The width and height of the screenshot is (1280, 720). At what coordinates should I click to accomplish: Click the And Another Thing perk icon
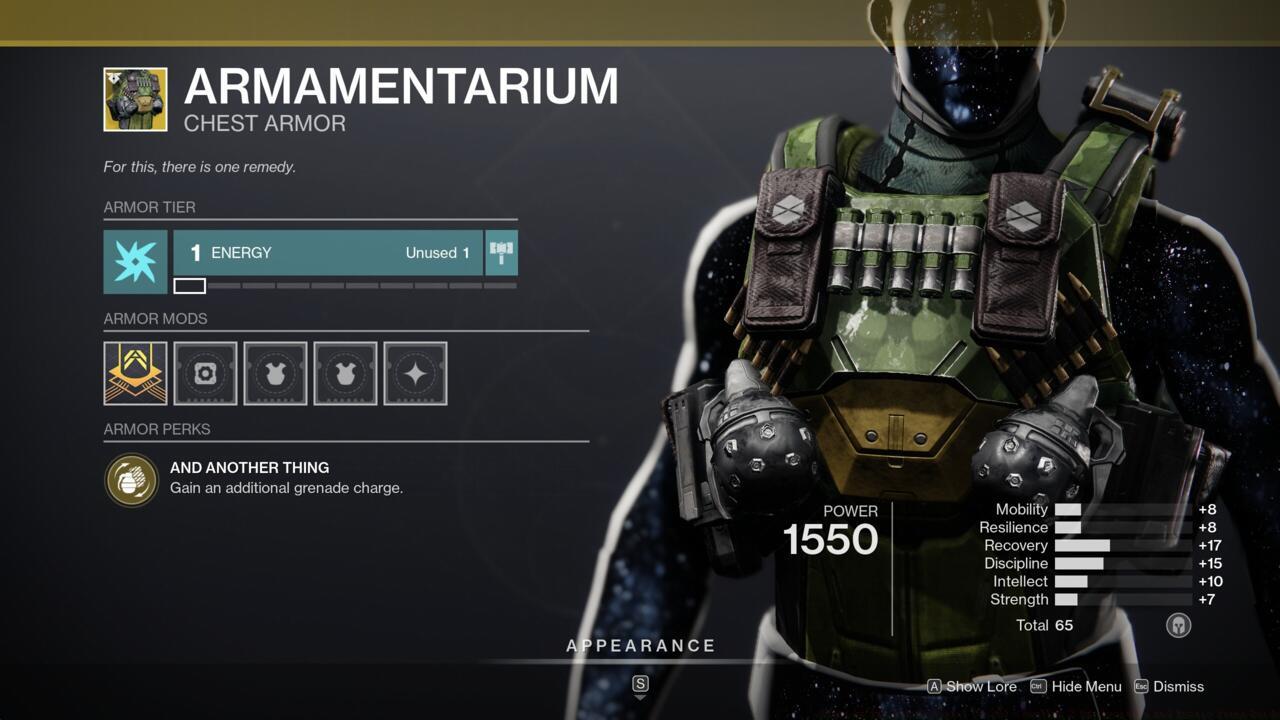click(132, 478)
